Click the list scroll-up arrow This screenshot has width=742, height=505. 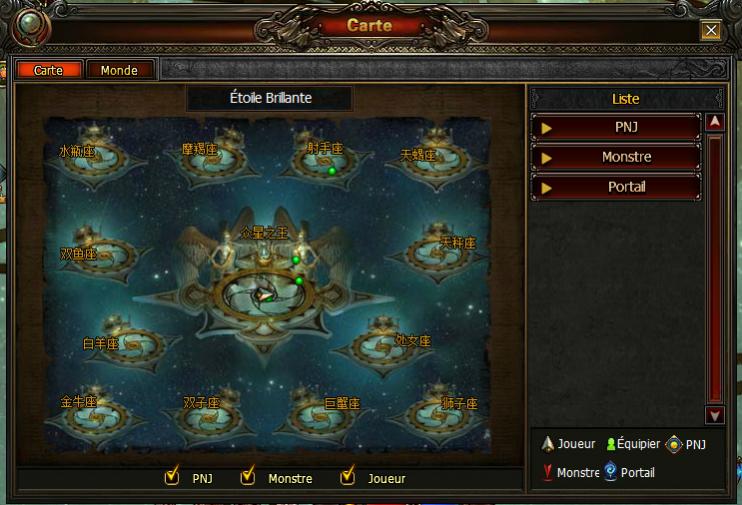pyautogui.click(x=714, y=122)
